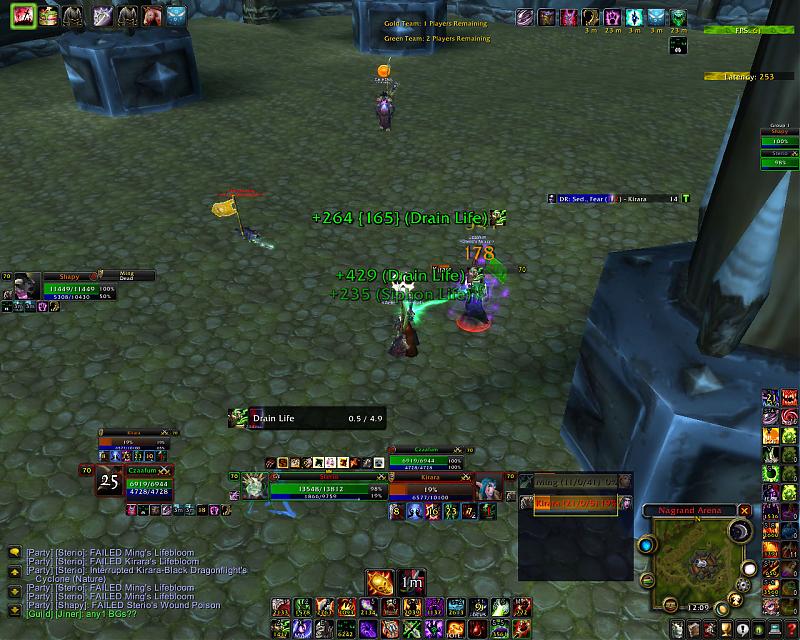Click the chat bubble menu button

coord(15,551)
